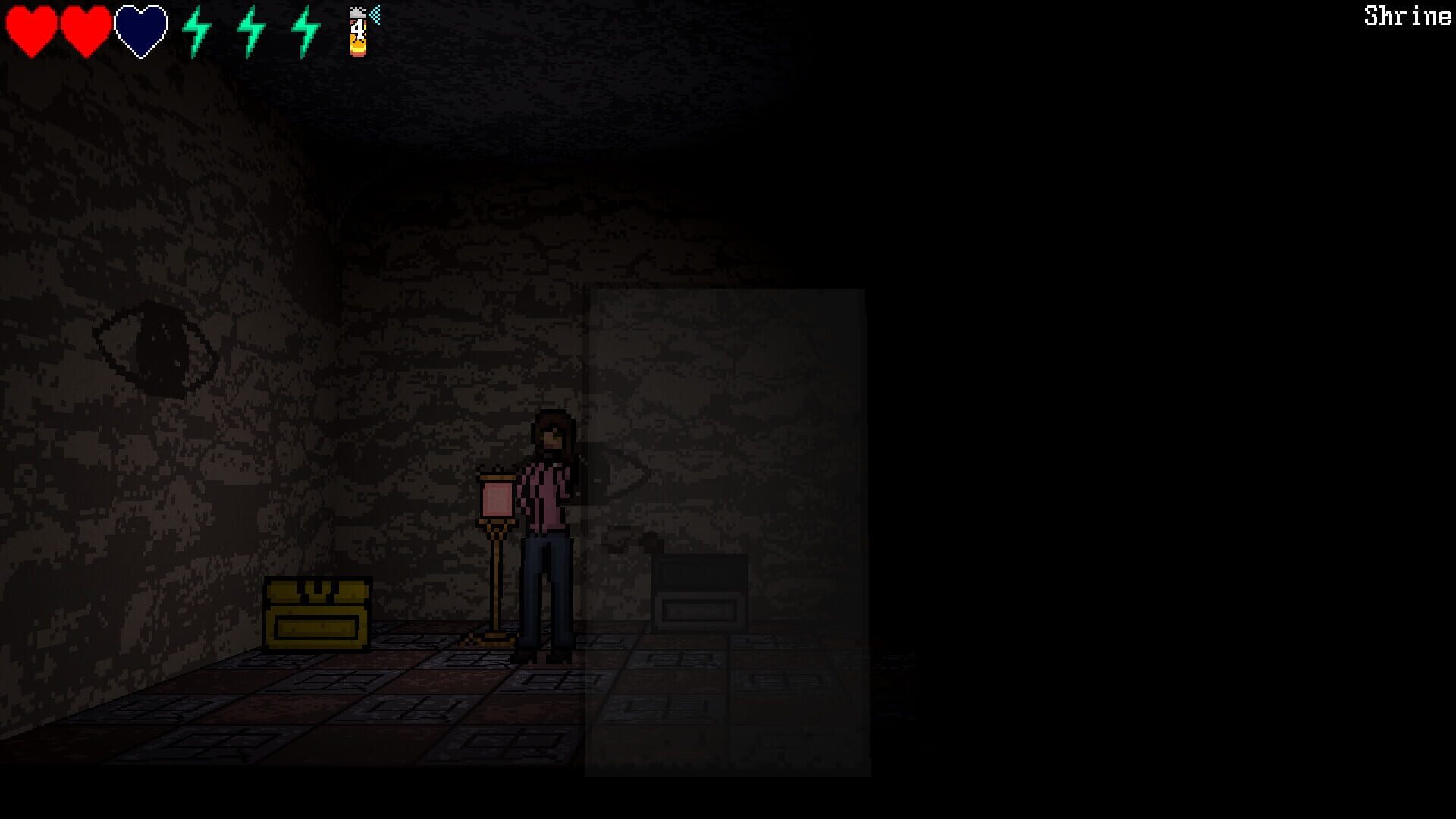Select the potion item in the HUD
The width and height of the screenshot is (1456, 819).
tap(356, 34)
